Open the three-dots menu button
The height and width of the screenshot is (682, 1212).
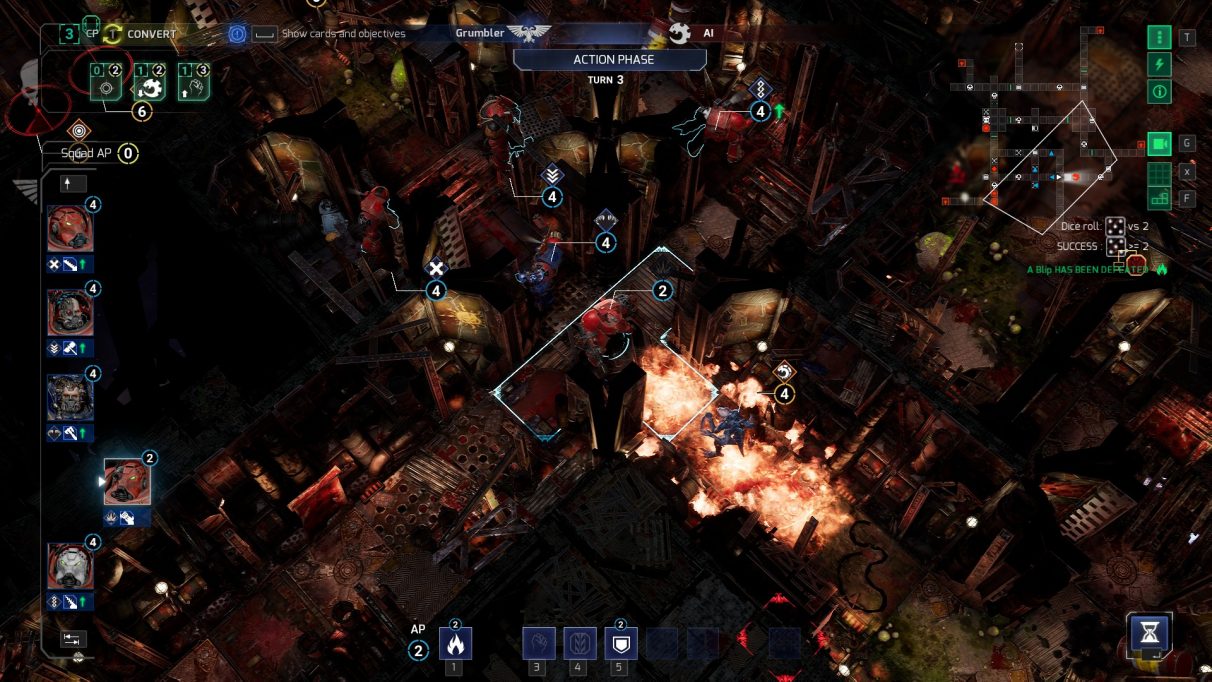(1159, 38)
